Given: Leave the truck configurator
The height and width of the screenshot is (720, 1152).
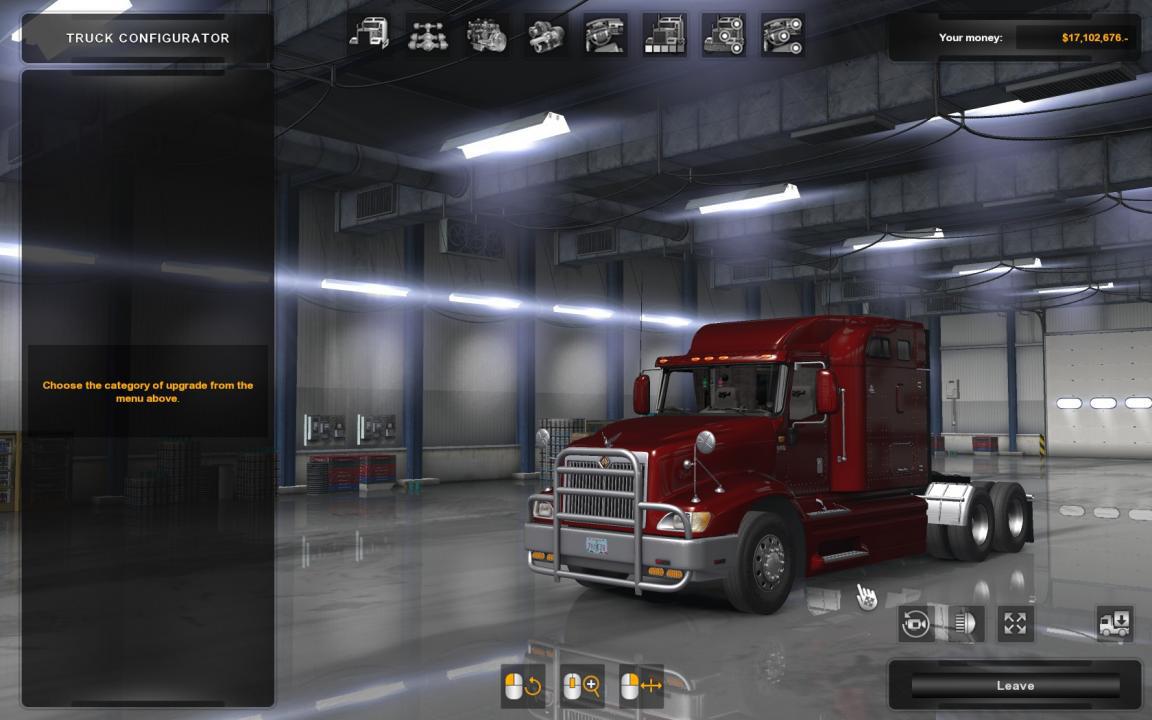Looking at the screenshot, I should click(x=1015, y=686).
